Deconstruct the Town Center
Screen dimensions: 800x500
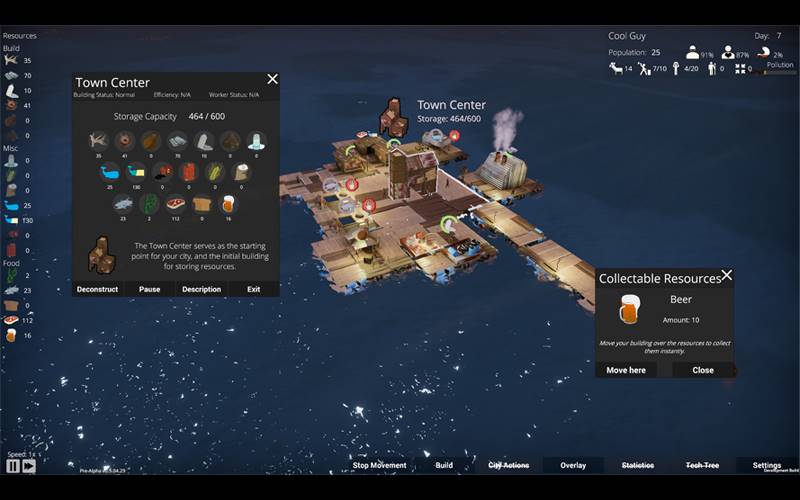coord(98,289)
